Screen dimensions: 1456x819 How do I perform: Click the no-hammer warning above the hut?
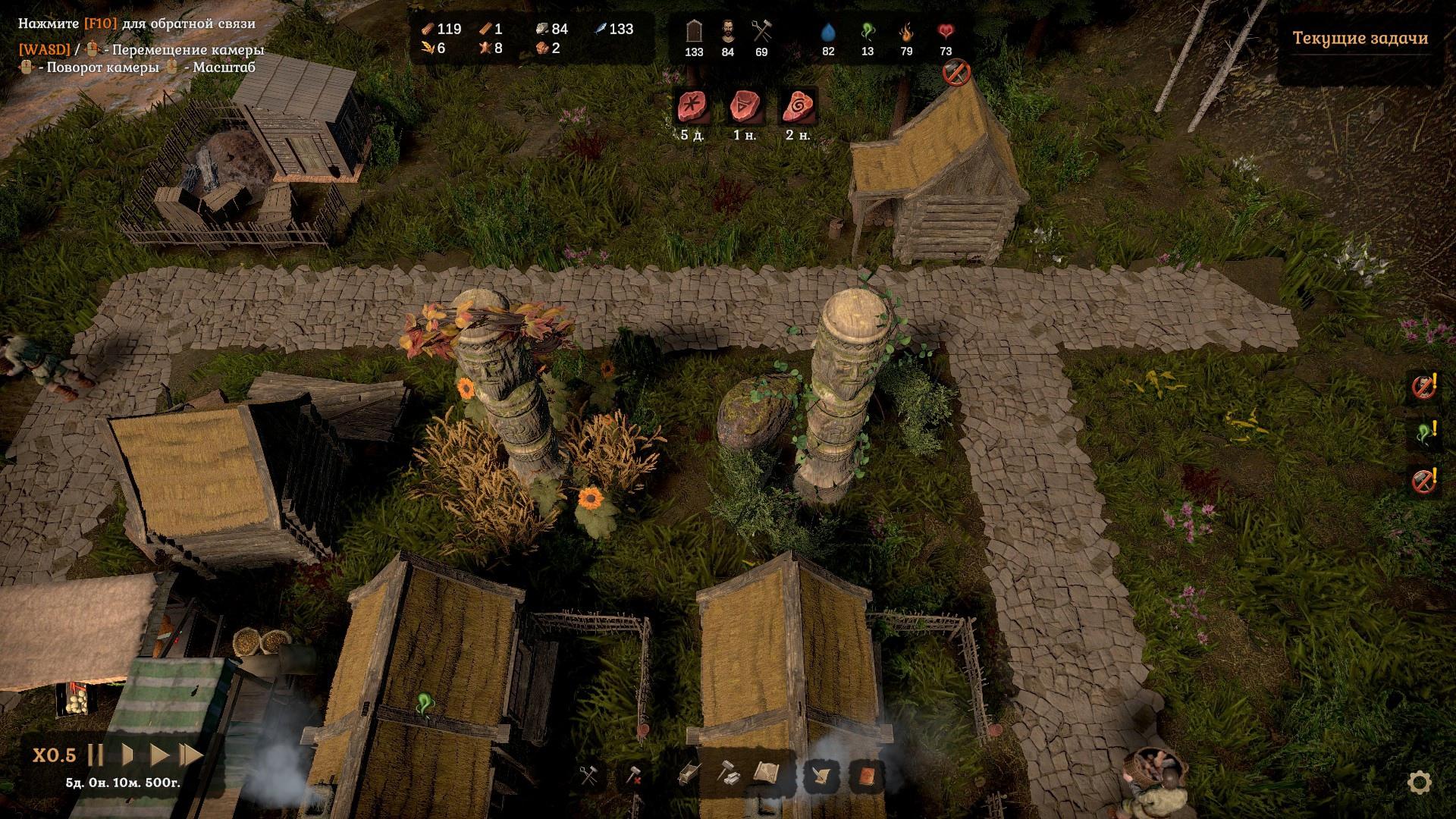956,73
